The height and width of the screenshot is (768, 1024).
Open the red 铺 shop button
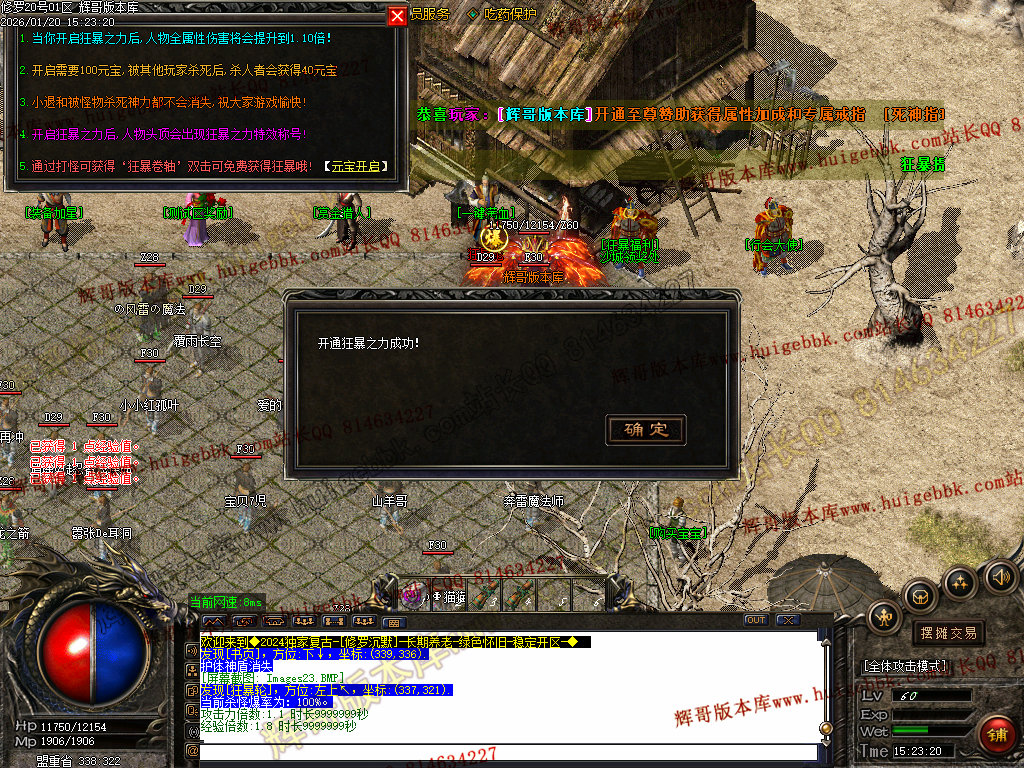pos(997,736)
